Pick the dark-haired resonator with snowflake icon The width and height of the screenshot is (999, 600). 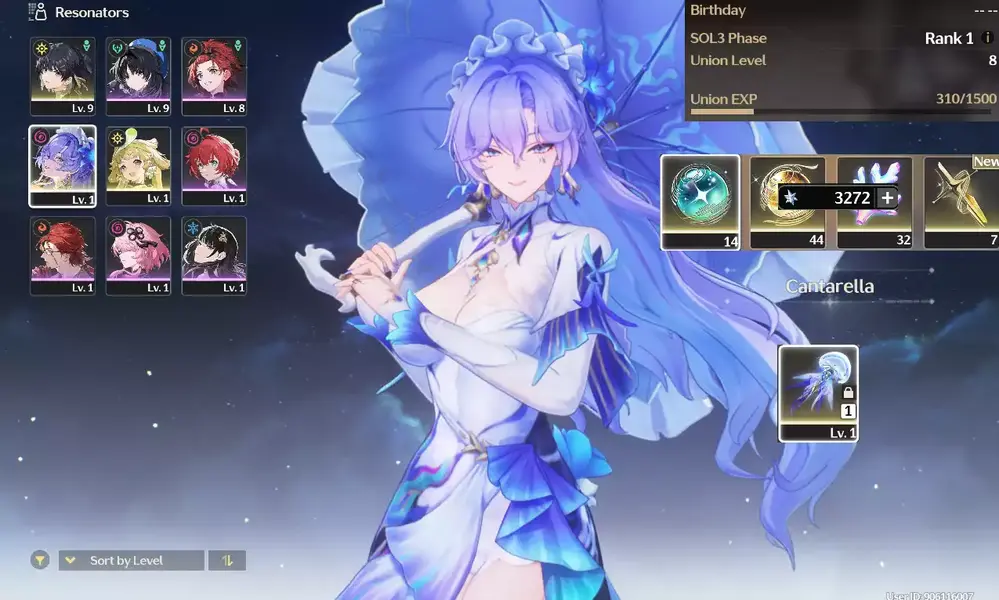tap(214, 255)
